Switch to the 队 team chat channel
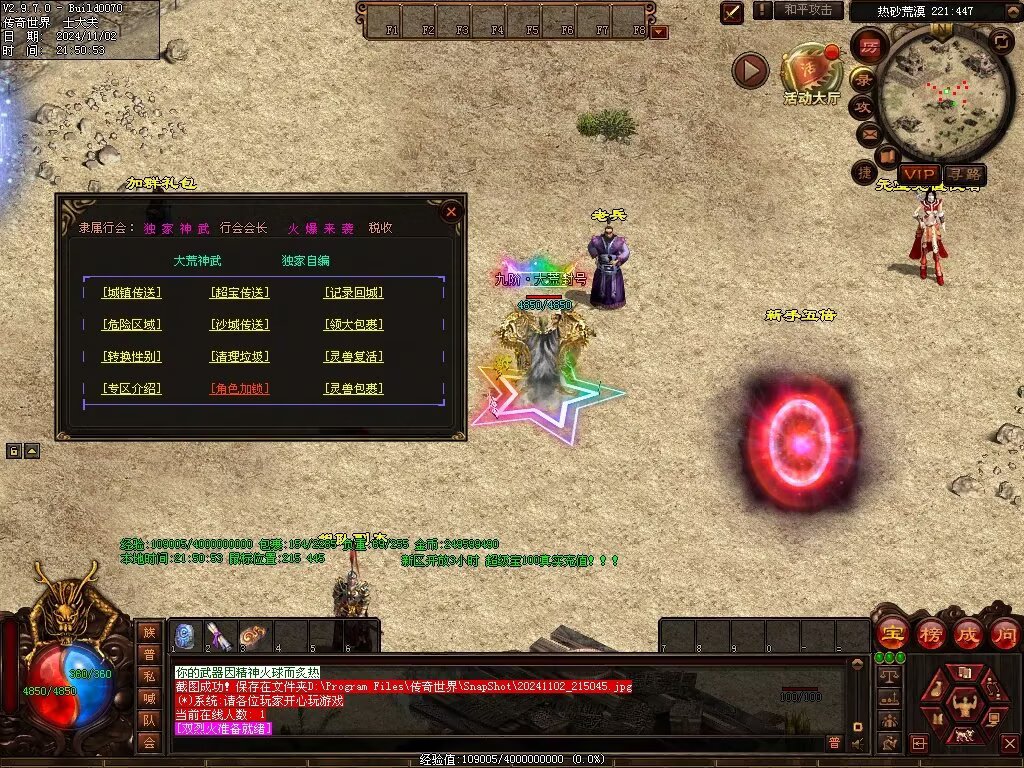The image size is (1024, 768). (x=148, y=720)
